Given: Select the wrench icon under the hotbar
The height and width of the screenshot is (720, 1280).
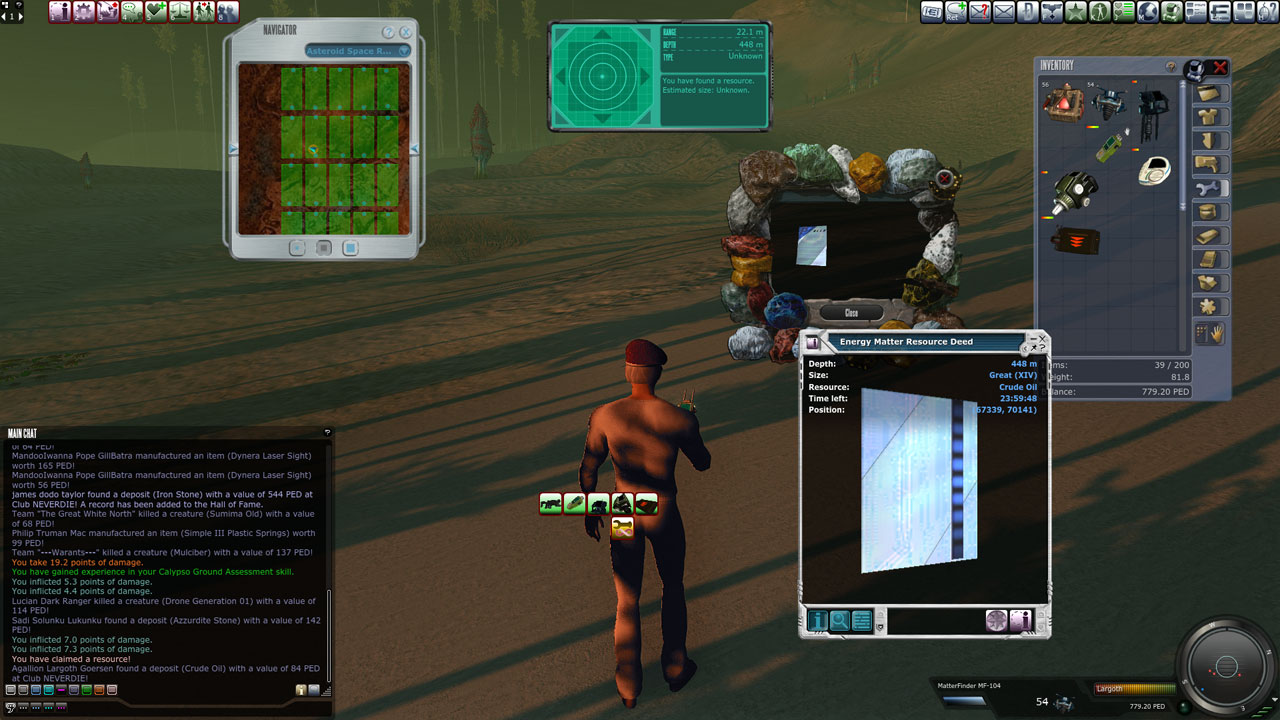Looking at the screenshot, I should tap(622, 526).
